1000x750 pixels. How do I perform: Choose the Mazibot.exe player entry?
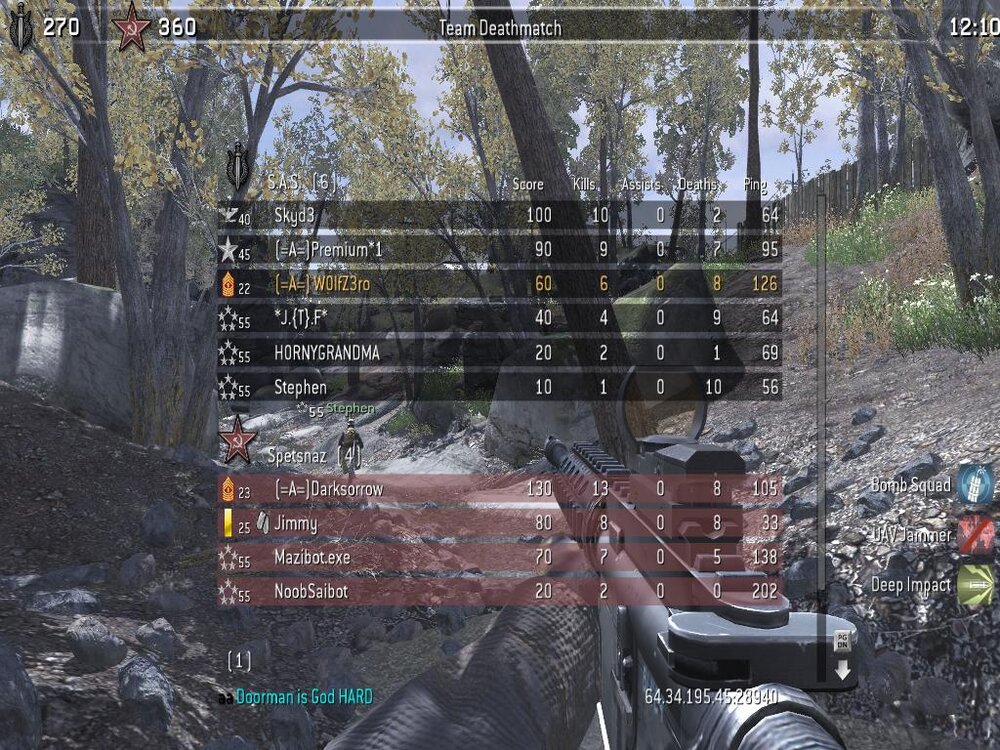500,557
